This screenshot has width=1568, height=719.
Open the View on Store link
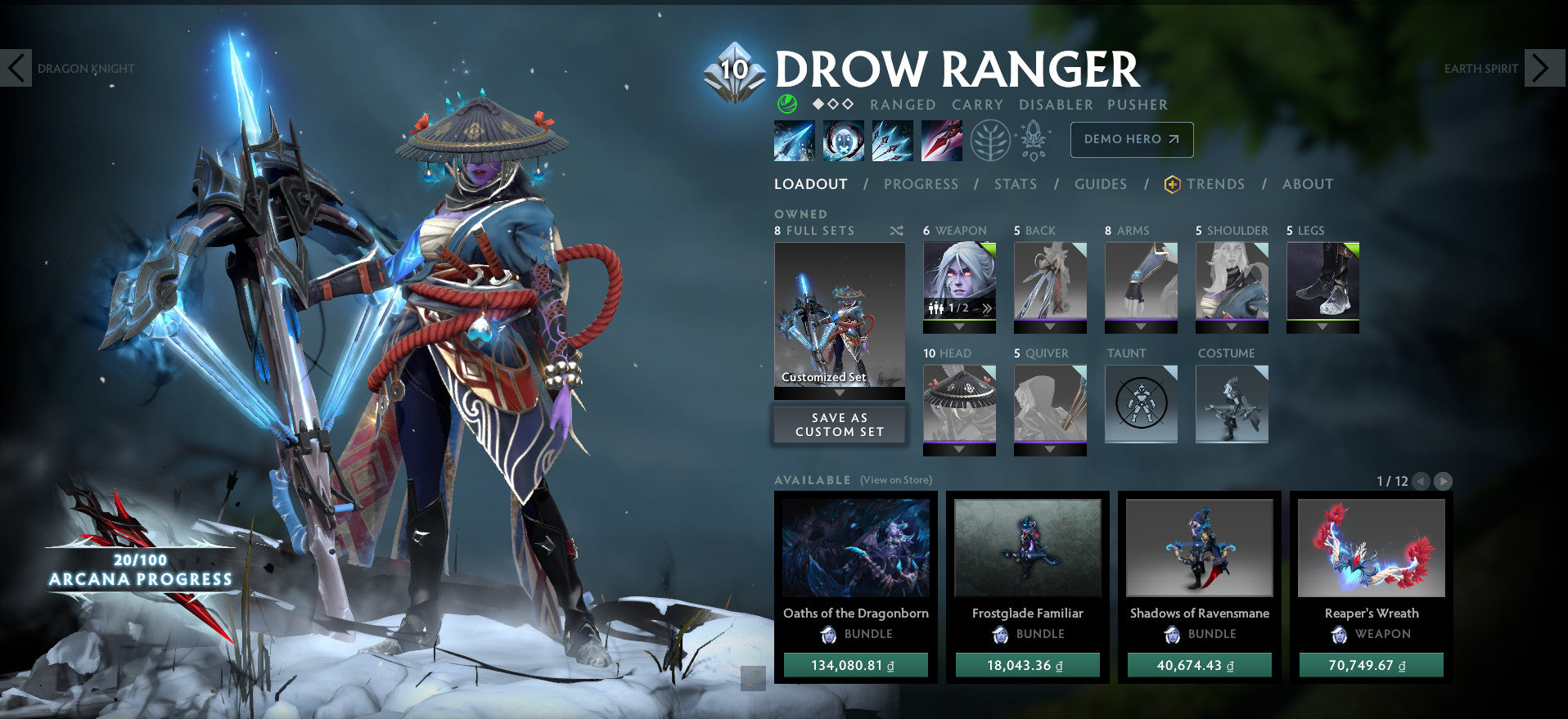[x=895, y=480]
